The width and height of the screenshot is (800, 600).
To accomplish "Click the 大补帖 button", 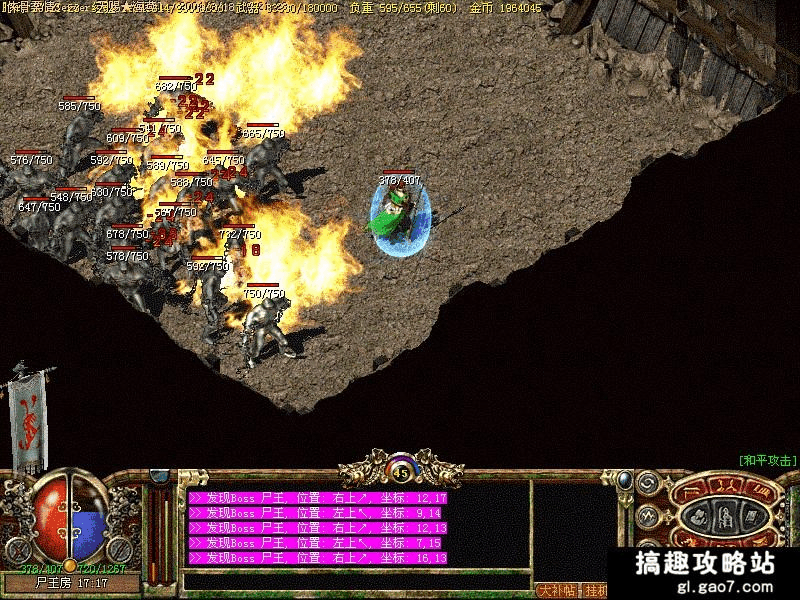I will tap(556, 590).
